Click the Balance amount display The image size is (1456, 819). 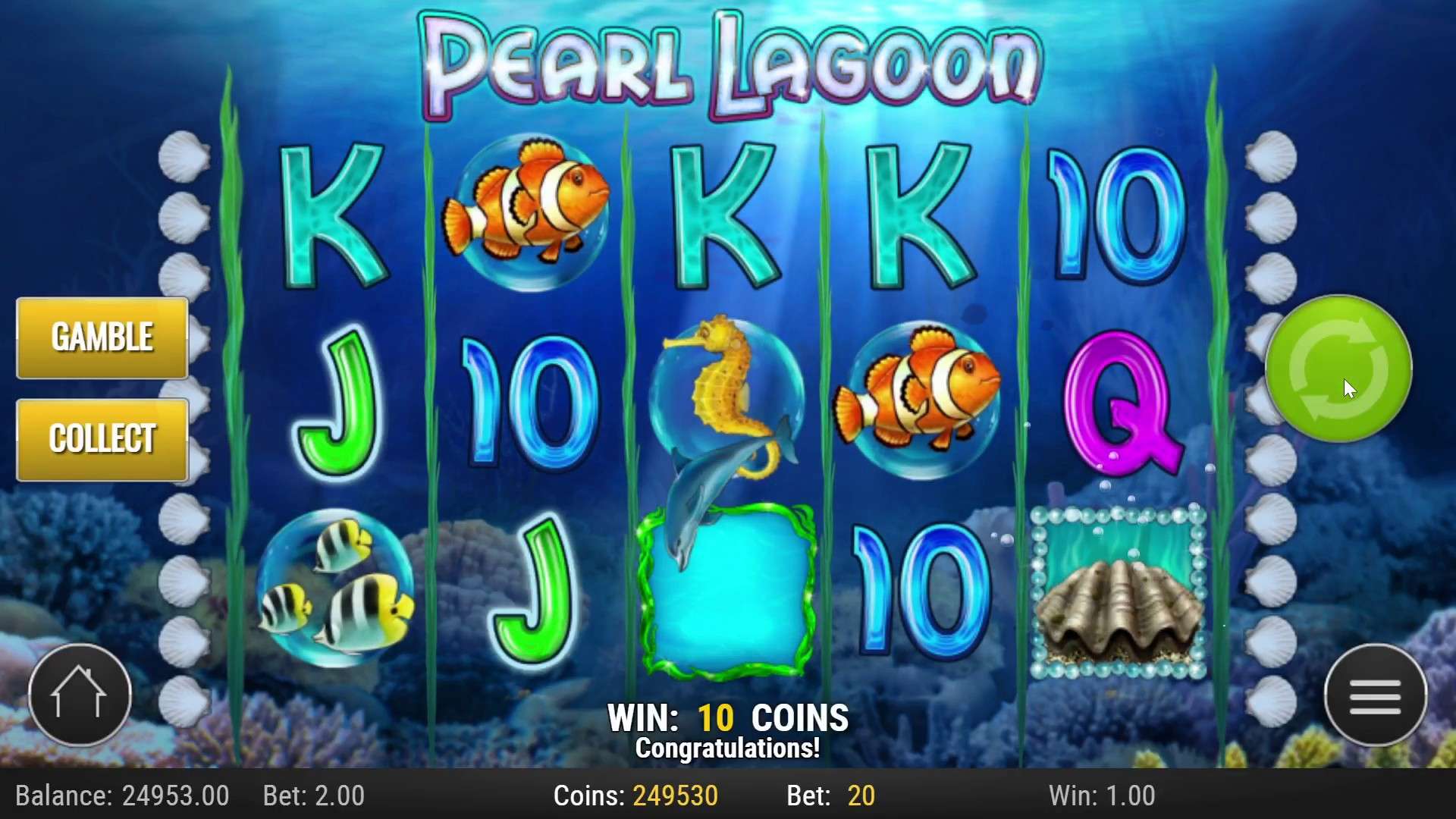click(123, 796)
